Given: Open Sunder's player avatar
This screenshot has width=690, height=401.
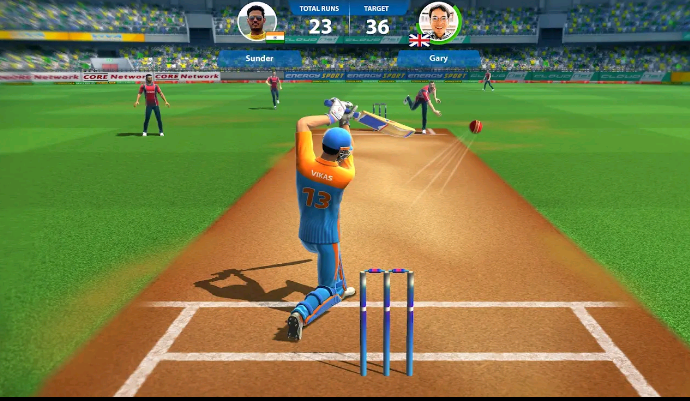Looking at the screenshot, I should coord(257,21).
